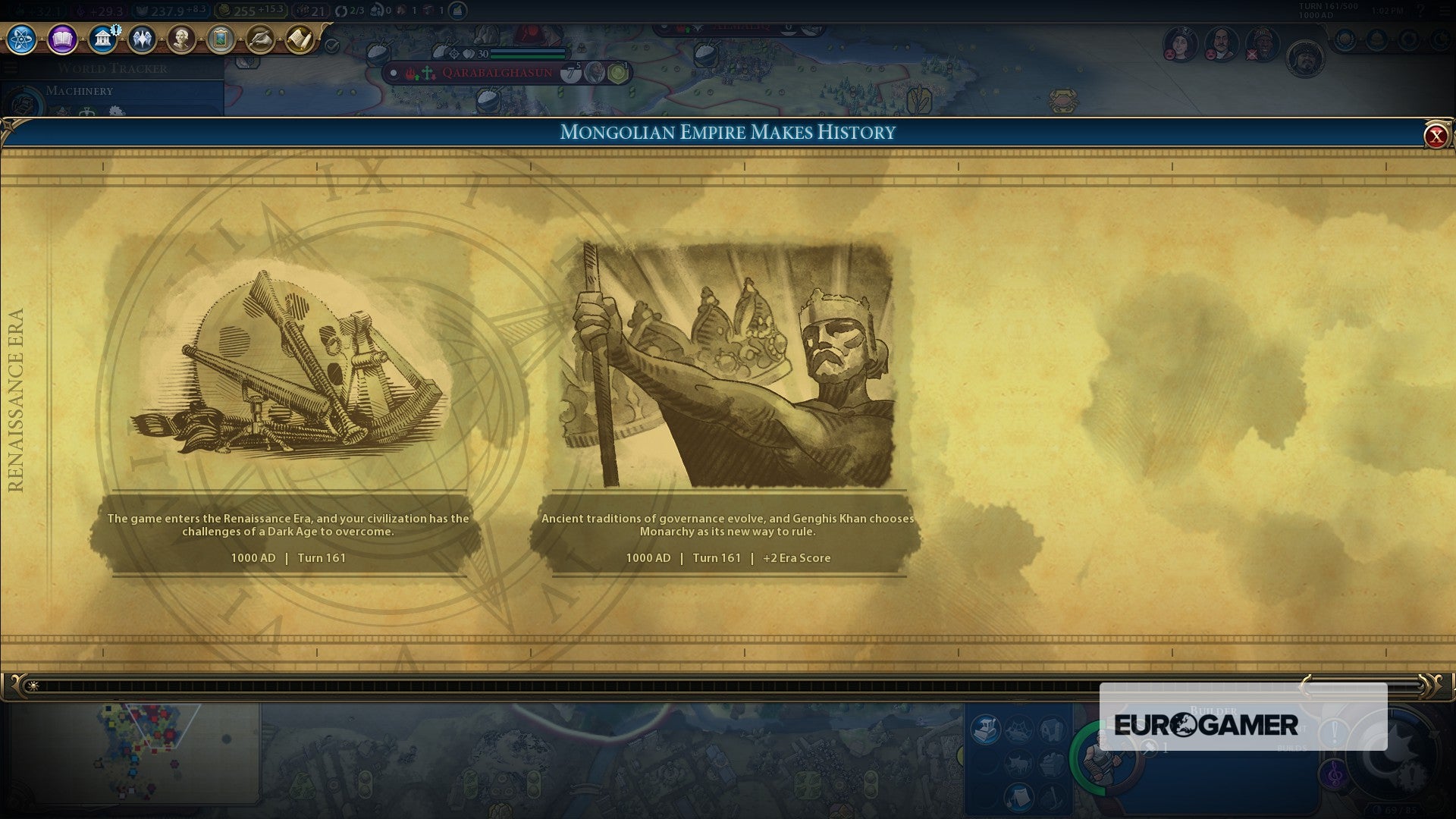This screenshot has width=1456, height=819.
Task: Open the World Tracker hamburger menu
Action: tap(11, 68)
